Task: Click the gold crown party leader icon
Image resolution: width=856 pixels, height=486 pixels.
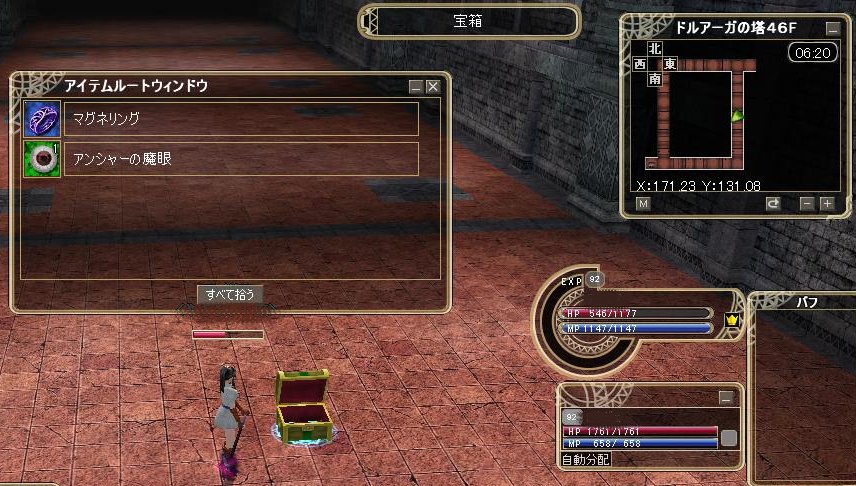Action: point(731,320)
